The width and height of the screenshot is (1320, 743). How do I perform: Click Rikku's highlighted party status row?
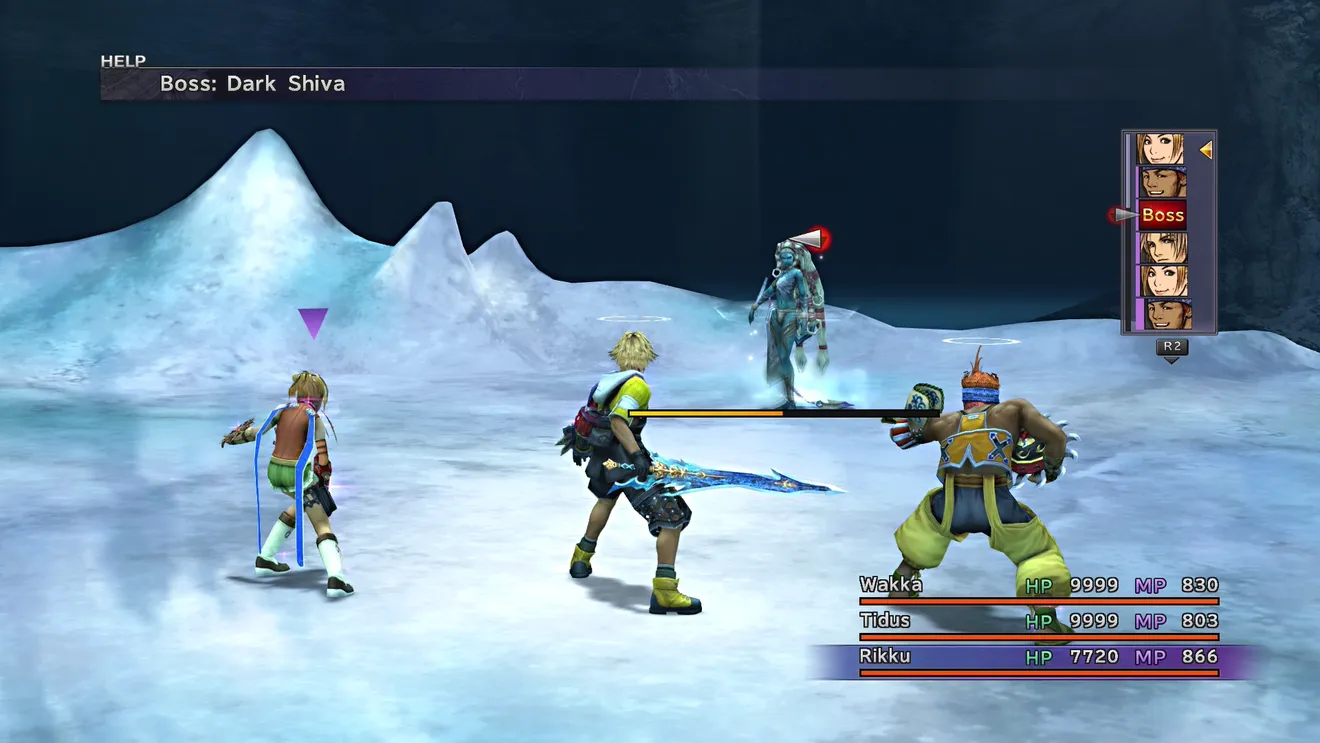[1038, 658]
